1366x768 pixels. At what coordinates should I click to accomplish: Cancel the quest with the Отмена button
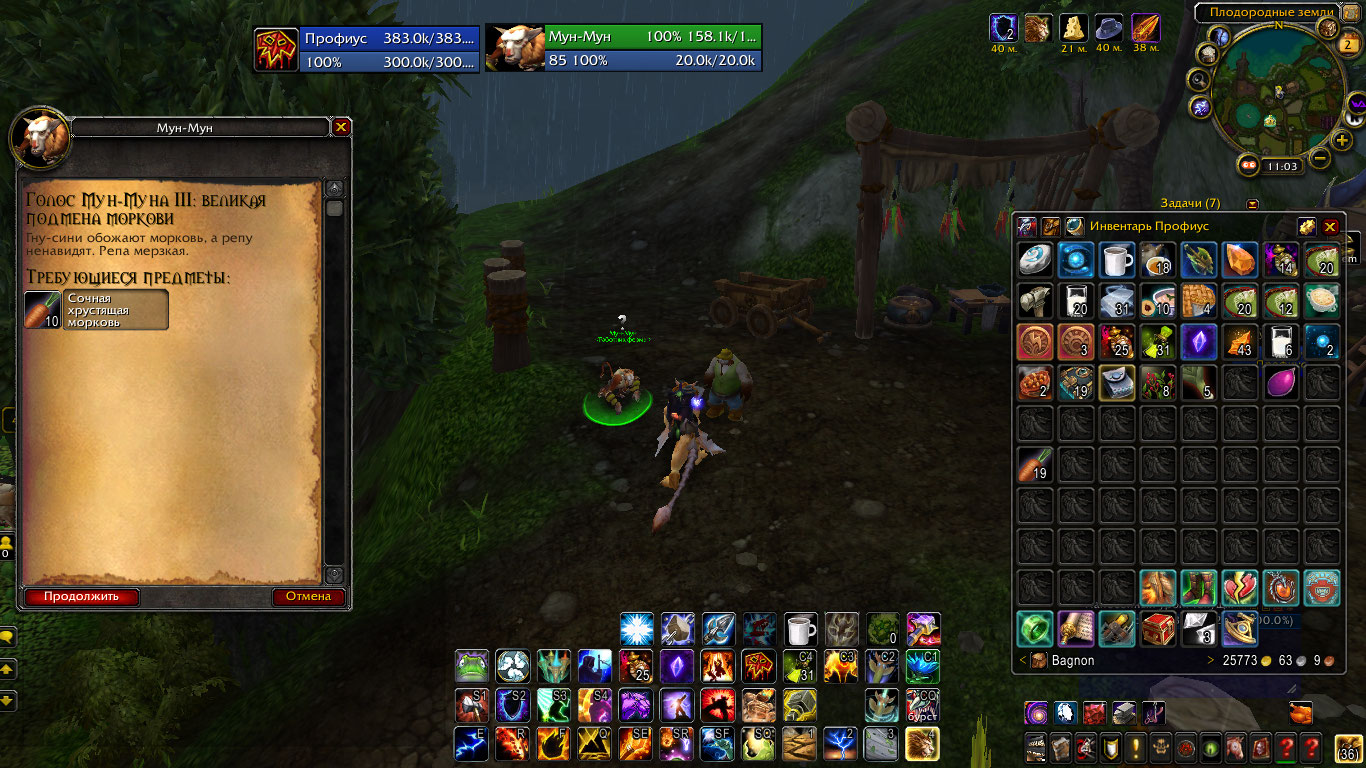point(308,597)
